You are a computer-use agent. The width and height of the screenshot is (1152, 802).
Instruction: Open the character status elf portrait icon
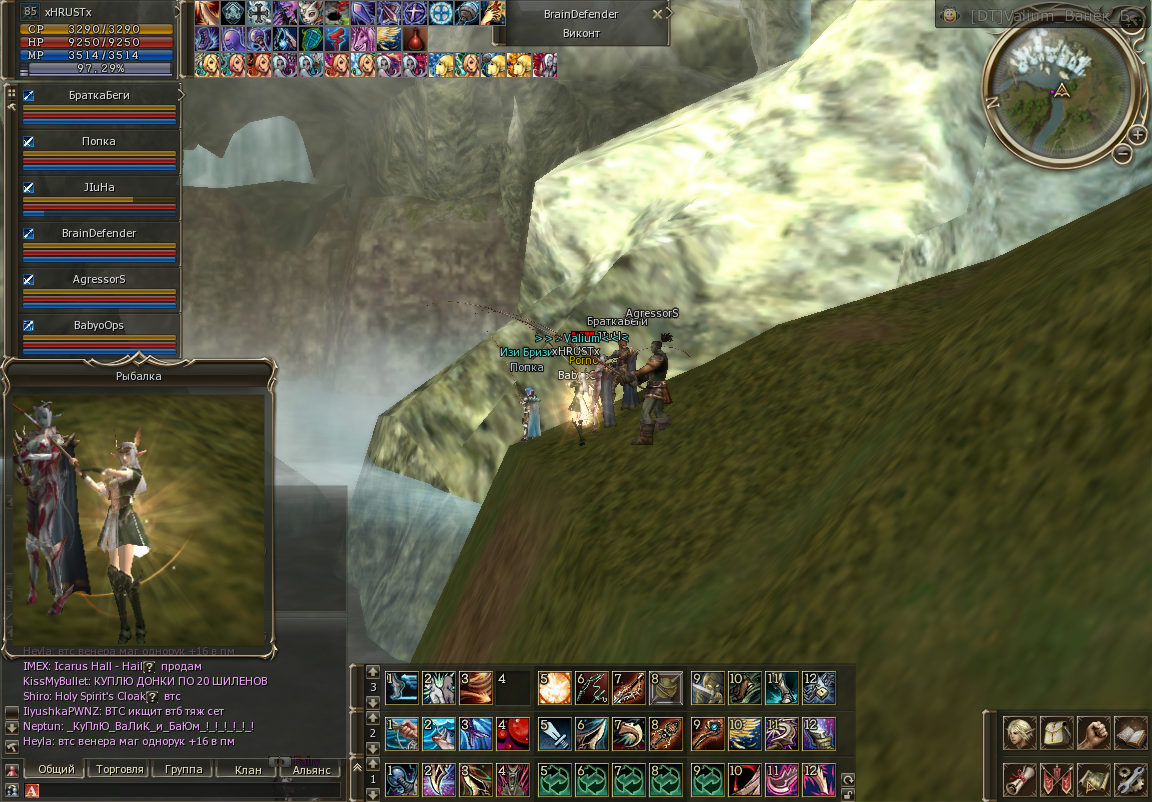(x=1019, y=732)
